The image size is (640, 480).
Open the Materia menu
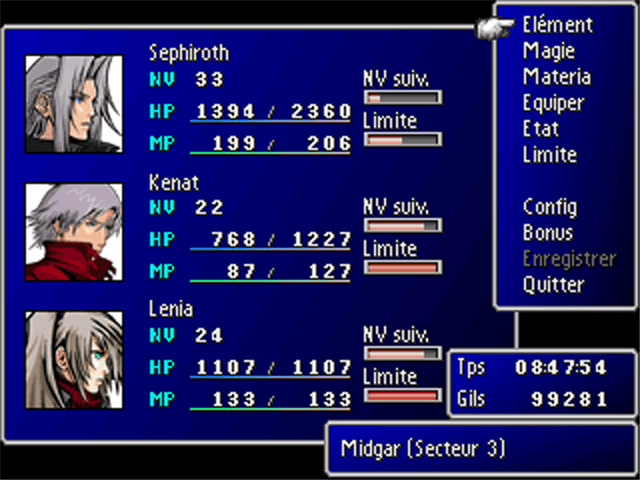[x=556, y=77]
